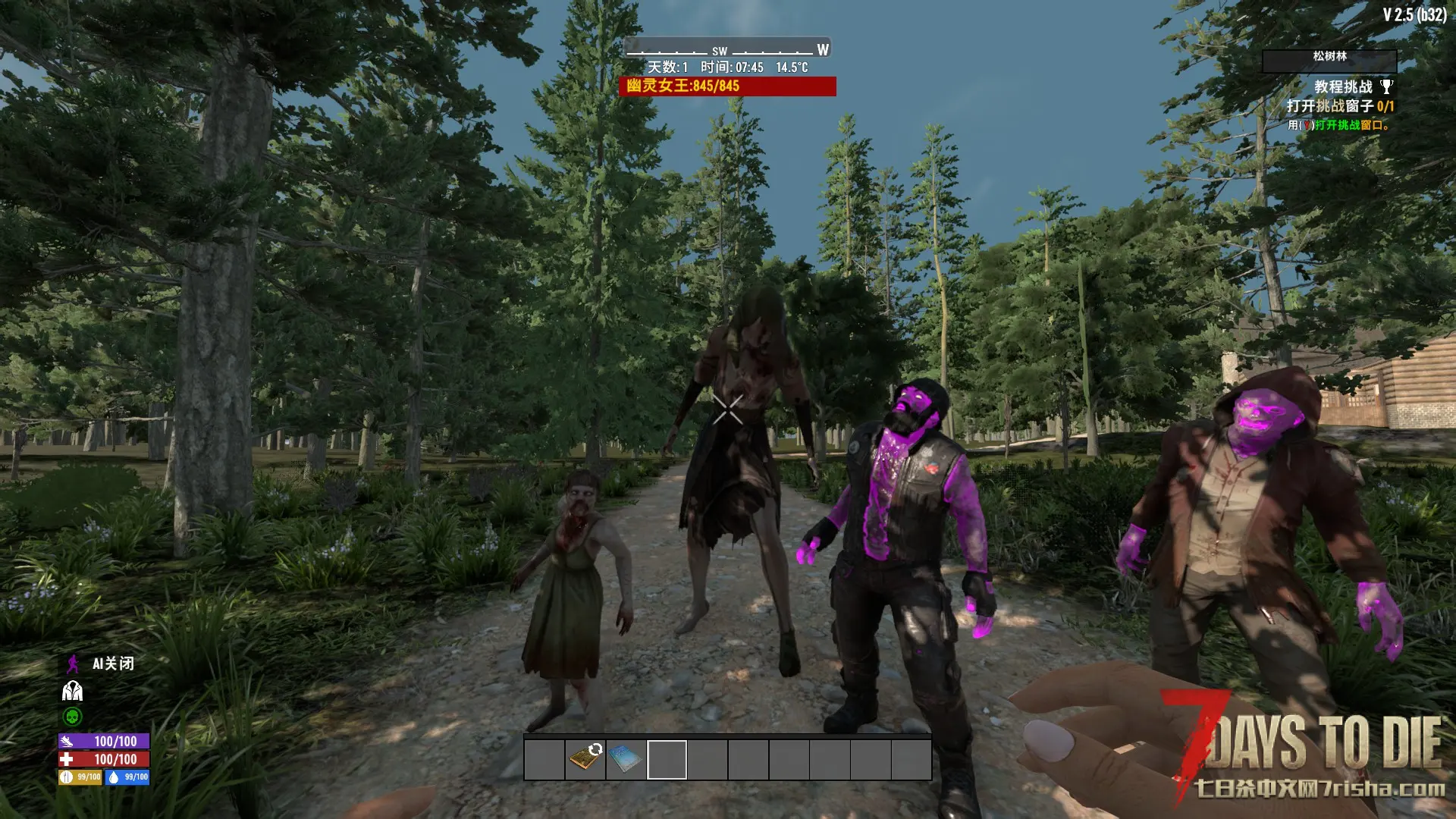Click the purple running figure AI-off buff icon
Screen dimensions: 1456x819
click(x=73, y=664)
